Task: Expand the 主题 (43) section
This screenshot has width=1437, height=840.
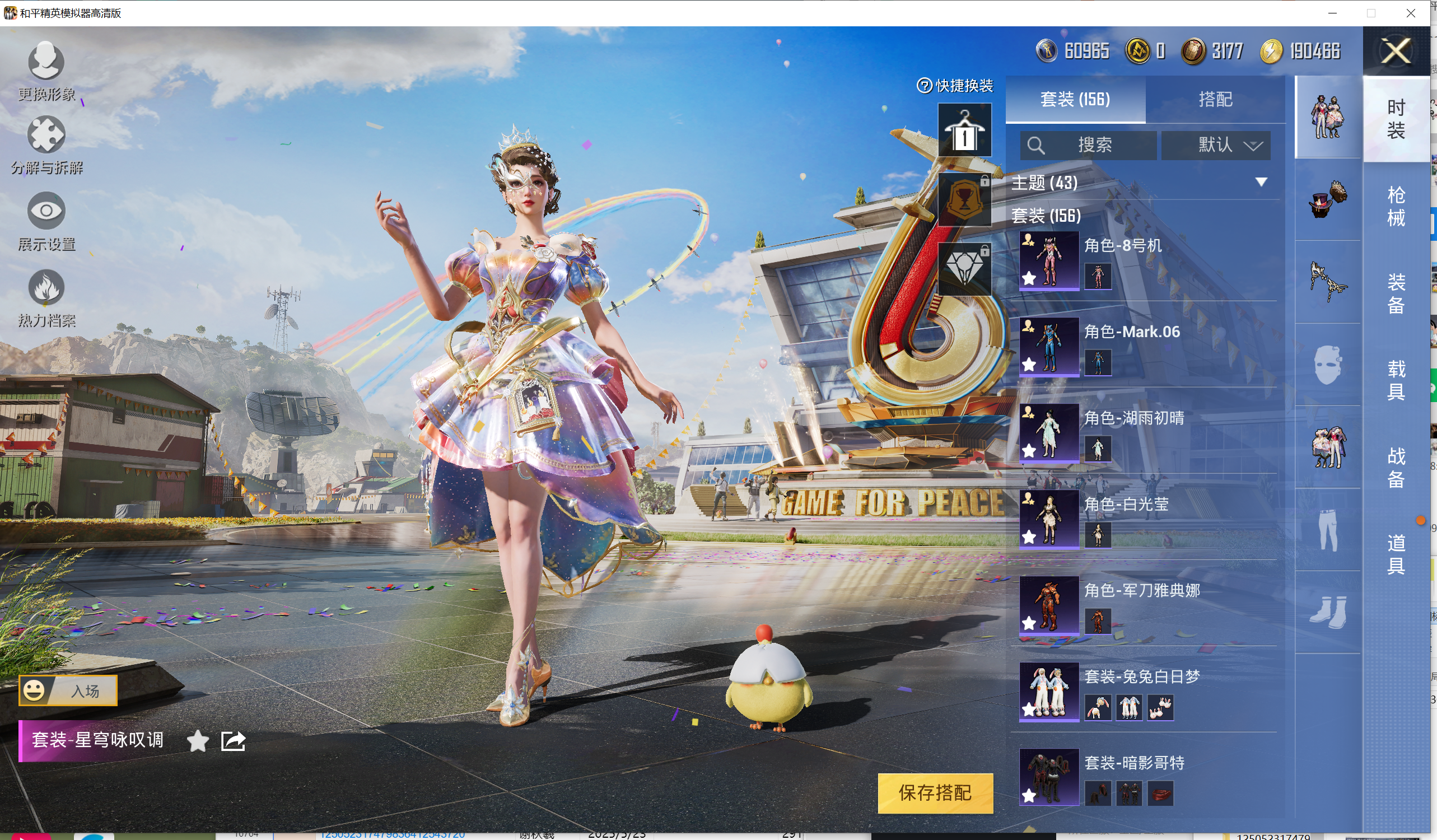Action: [1261, 183]
